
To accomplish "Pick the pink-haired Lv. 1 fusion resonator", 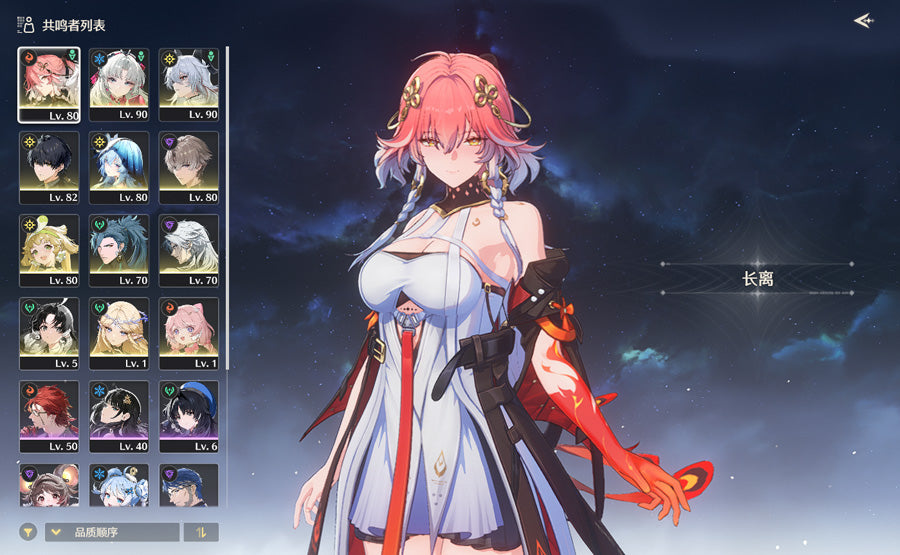I will pyautogui.click(x=189, y=333).
